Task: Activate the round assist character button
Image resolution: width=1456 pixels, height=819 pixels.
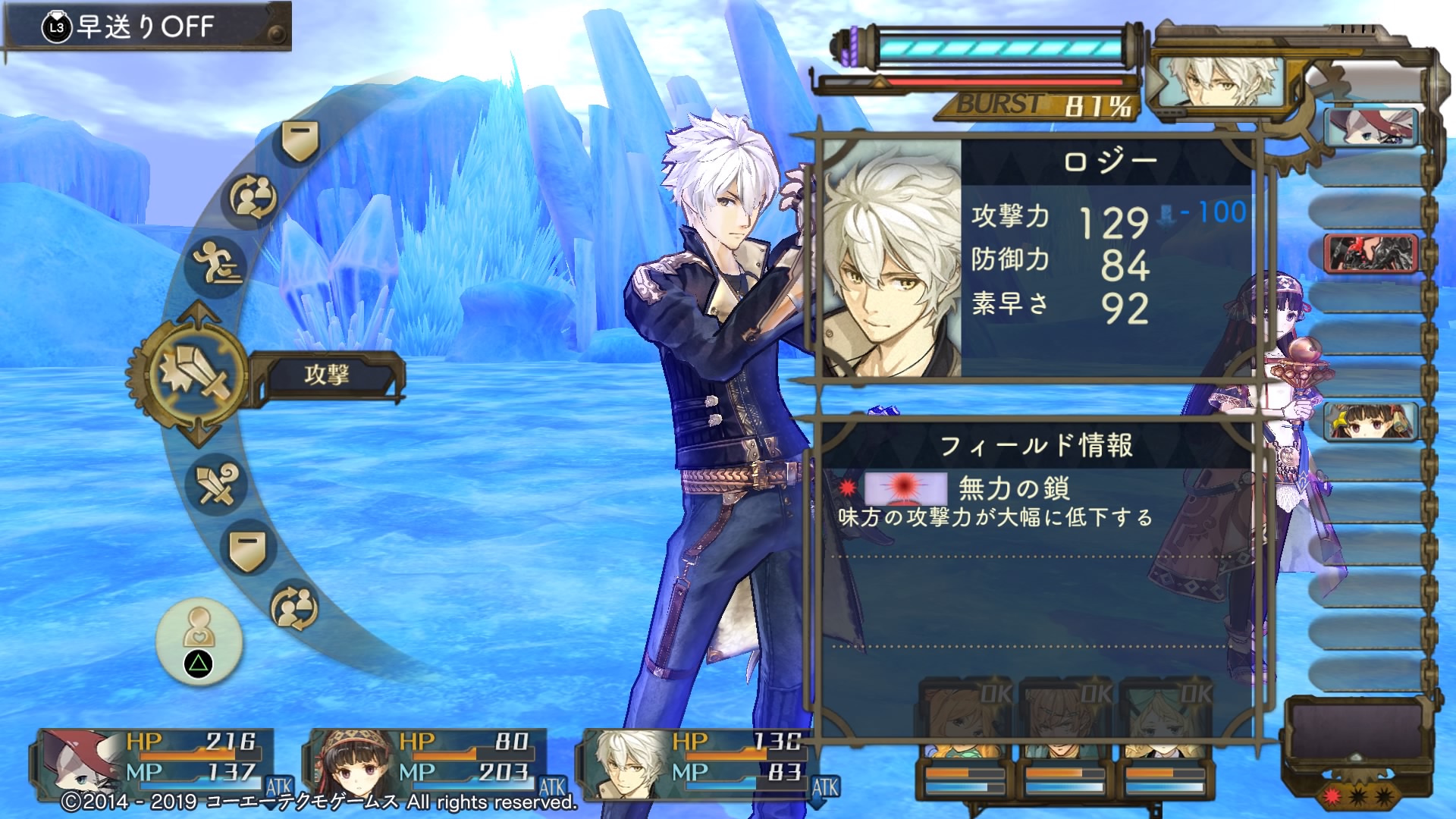Action: click(199, 642)
